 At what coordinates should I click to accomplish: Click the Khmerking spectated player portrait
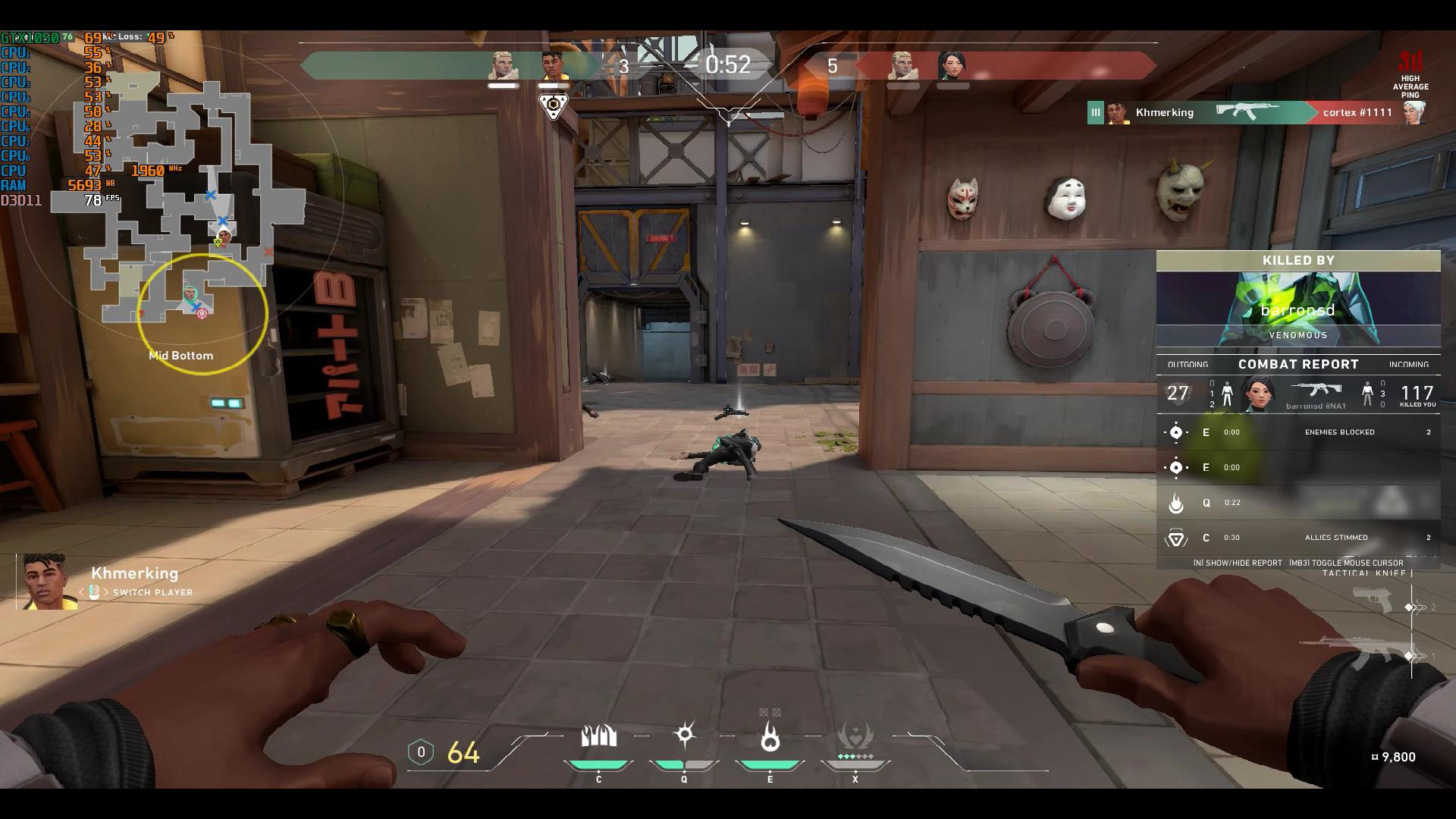(x=49, y=582)
